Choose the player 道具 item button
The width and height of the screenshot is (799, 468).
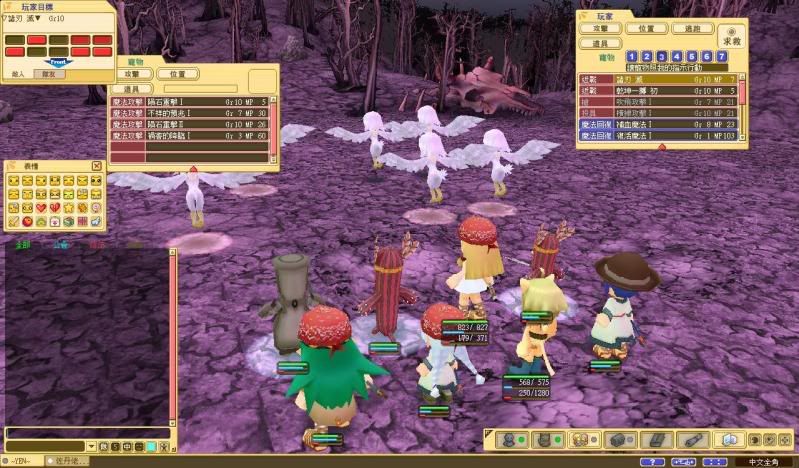click(x=601, y=44)
